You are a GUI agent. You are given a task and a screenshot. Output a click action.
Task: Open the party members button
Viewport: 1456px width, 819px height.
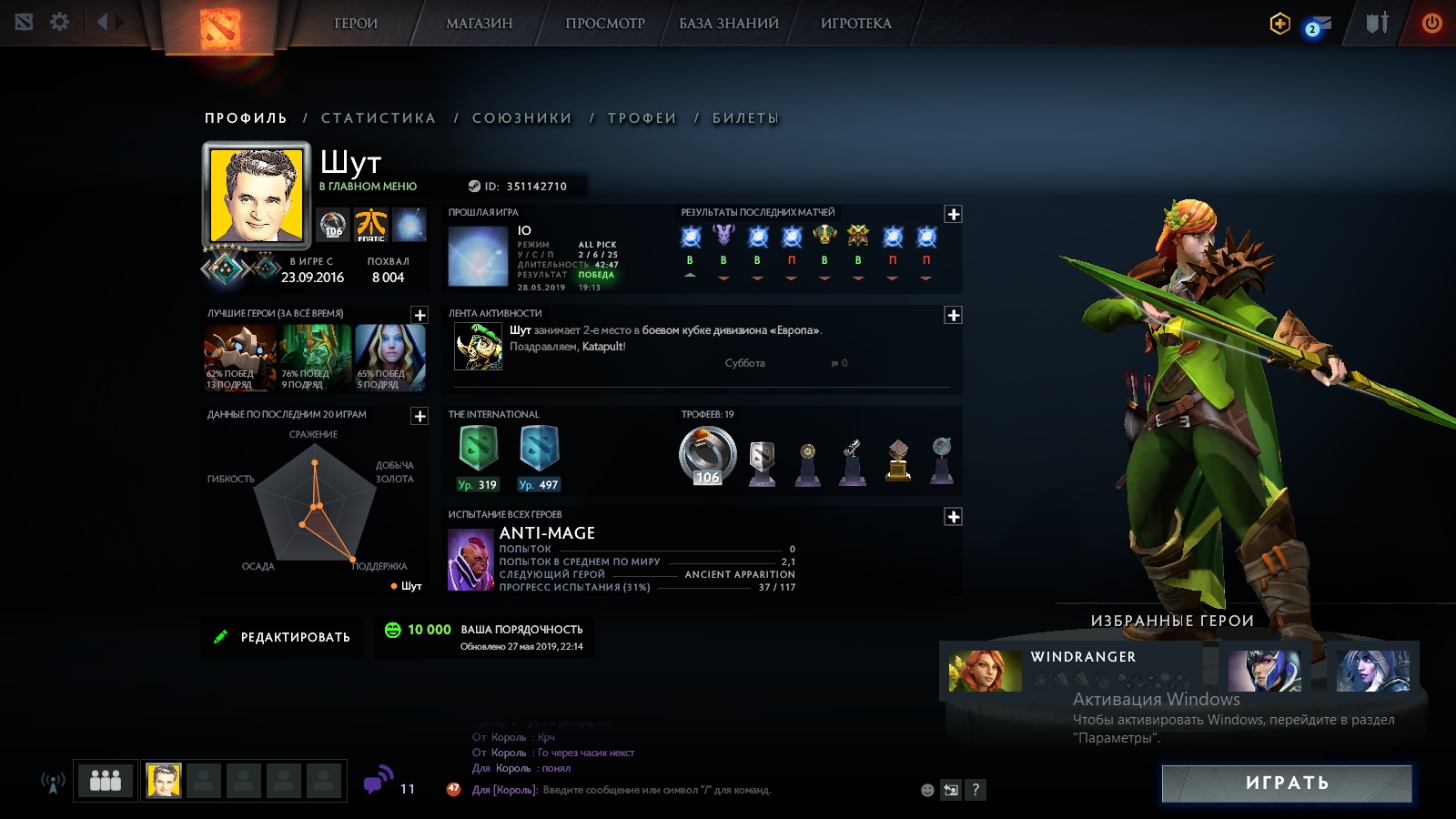(x=106, y=780)
